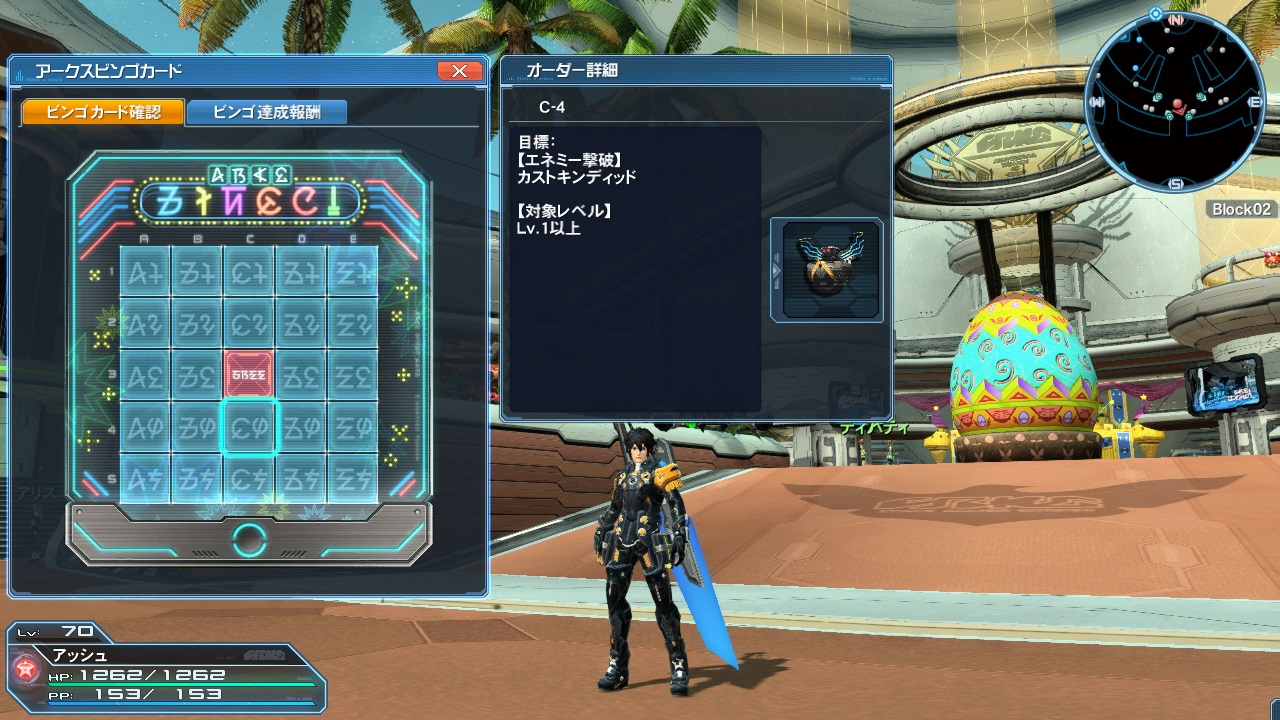Click bingo tile A-5 on the card
The height and width of the screenshot is (720, 1280).
click(145, 478)
